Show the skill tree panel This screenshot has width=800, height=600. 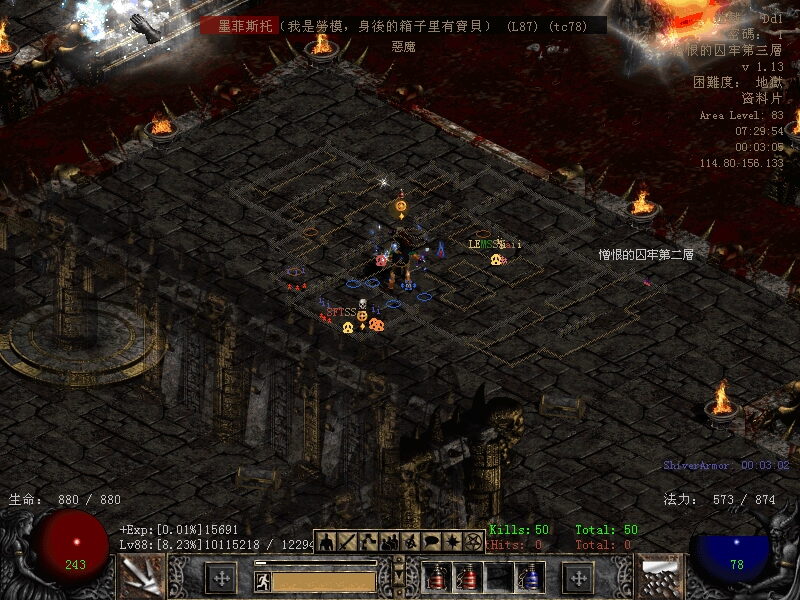(368, 542)
